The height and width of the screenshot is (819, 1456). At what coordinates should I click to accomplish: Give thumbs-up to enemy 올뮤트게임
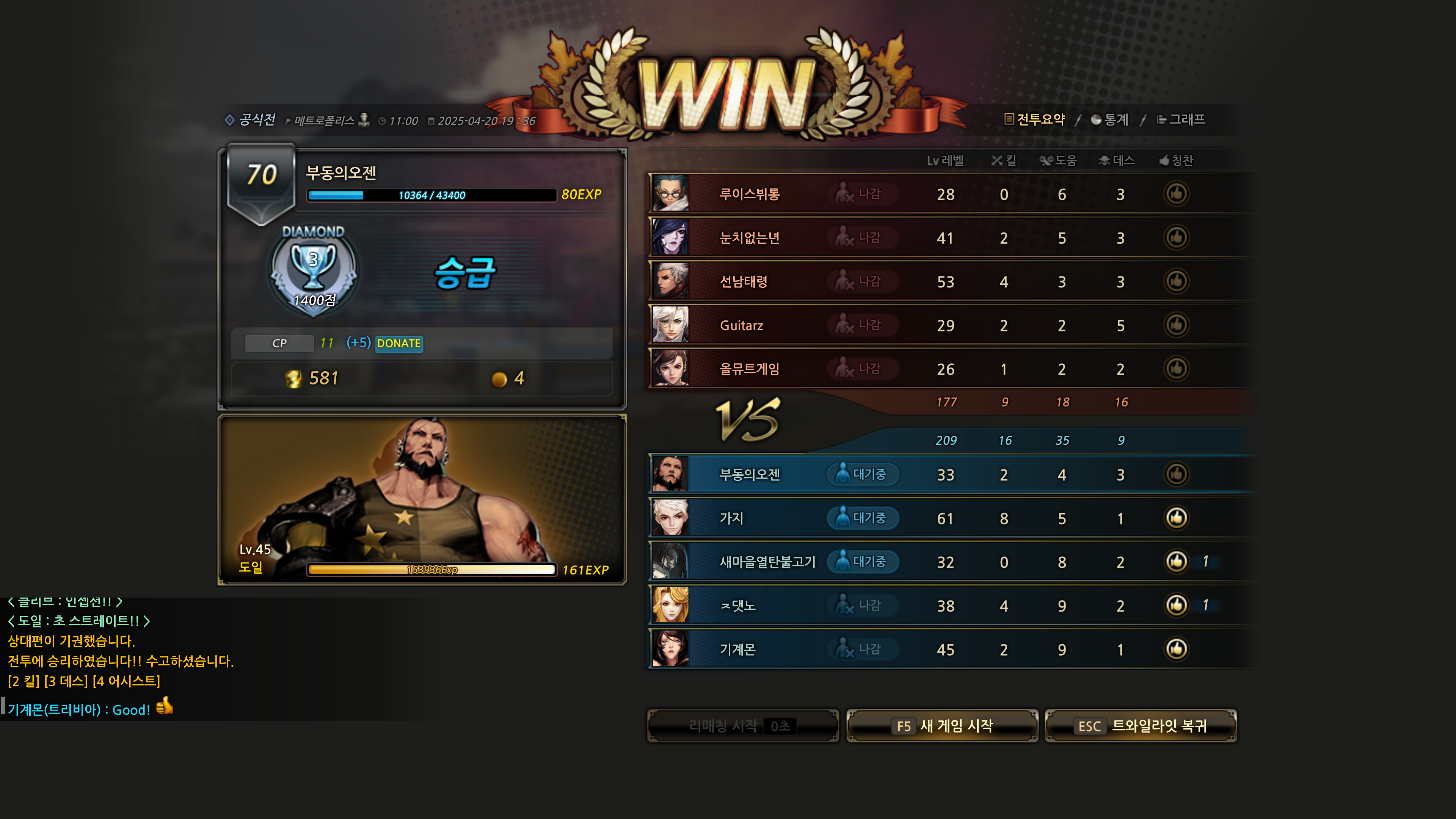coord(1176,369)
